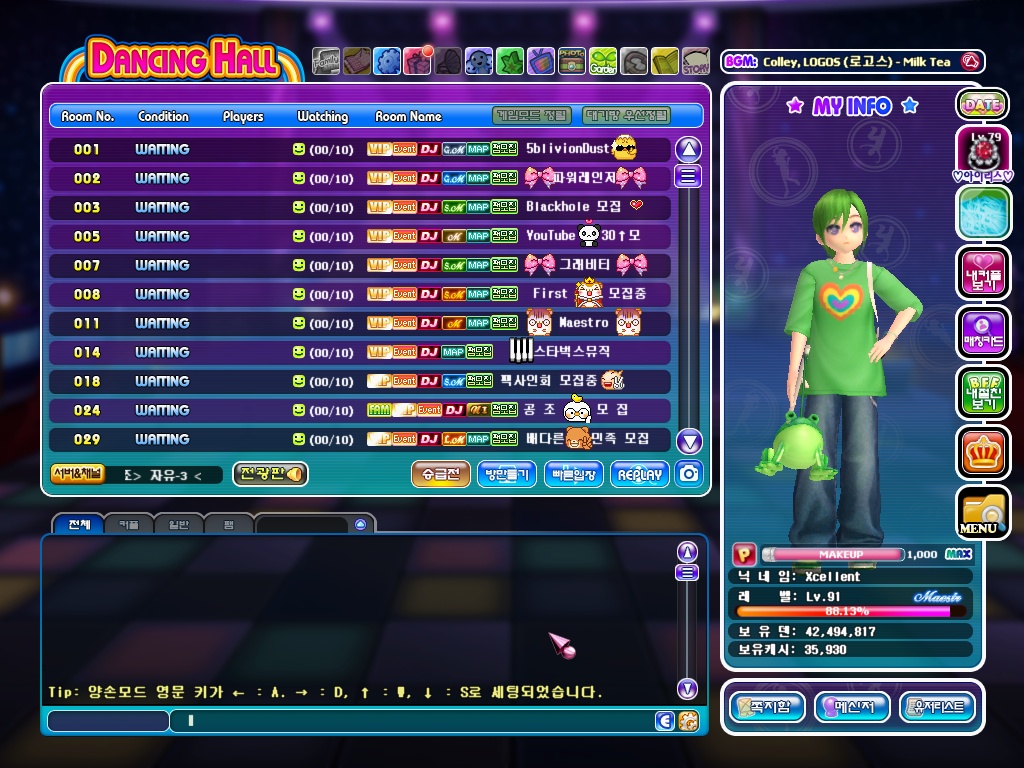Screen dimensions: 1024x768
Task: Open the 메신저 messenger button
Action: 852,707
